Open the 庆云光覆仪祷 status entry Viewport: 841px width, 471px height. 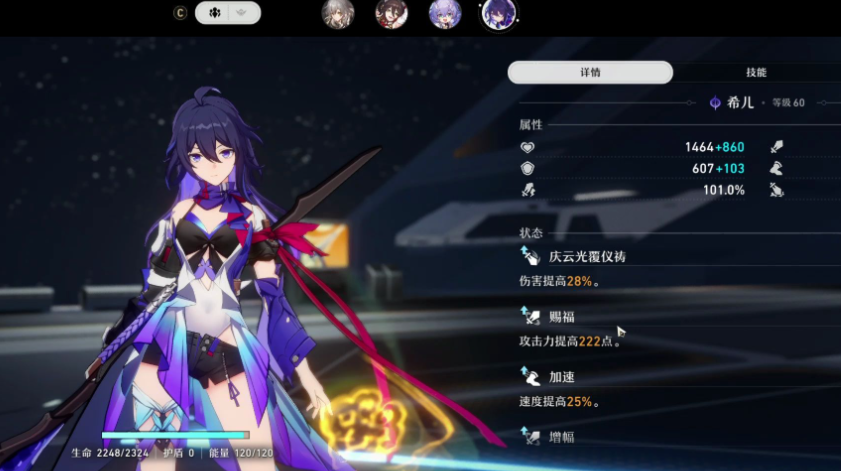tap(588, 257)
